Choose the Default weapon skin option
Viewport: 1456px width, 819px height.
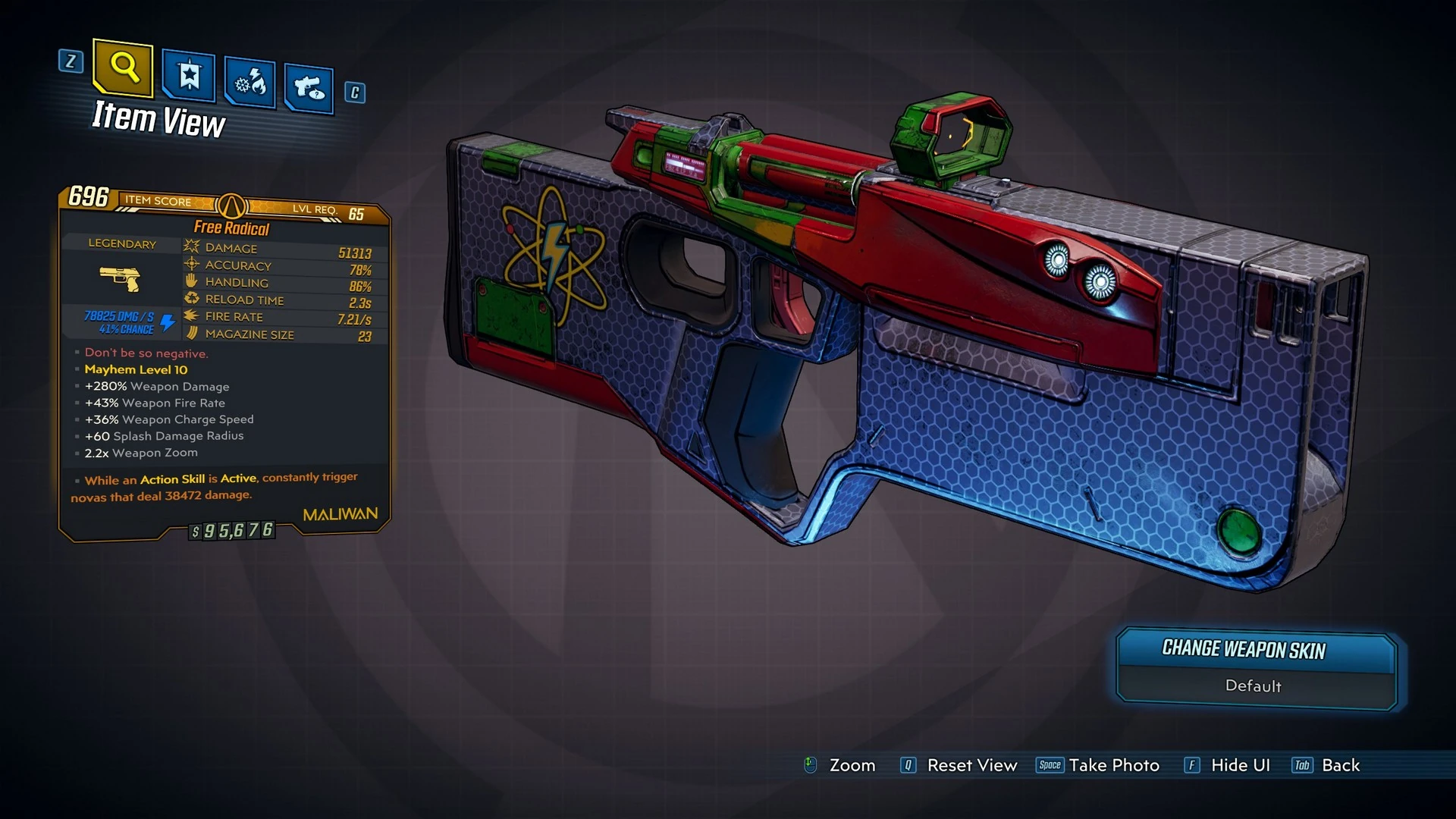[1254, 686]
